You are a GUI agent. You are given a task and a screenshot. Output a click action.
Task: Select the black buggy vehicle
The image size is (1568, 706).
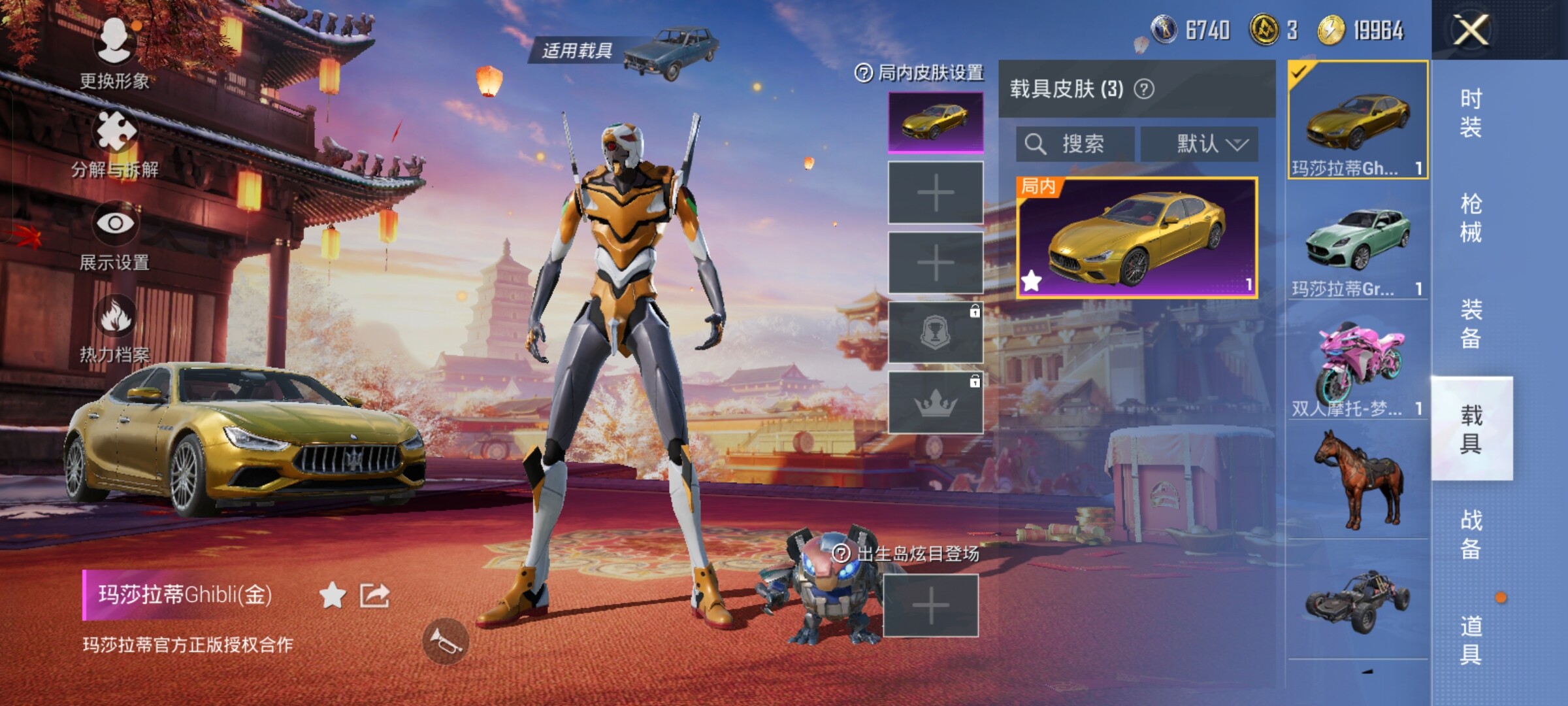(1358, 600)
